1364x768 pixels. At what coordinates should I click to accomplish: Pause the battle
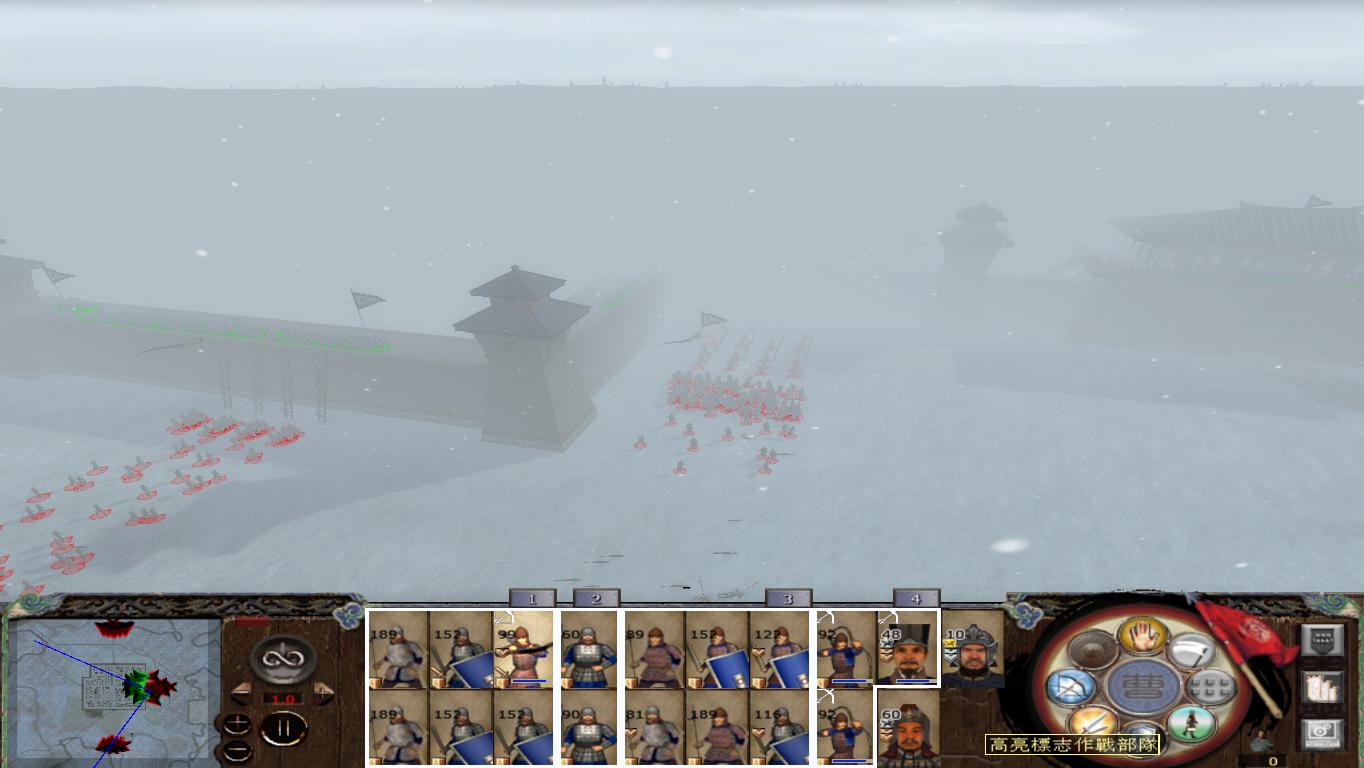[284, 727]
